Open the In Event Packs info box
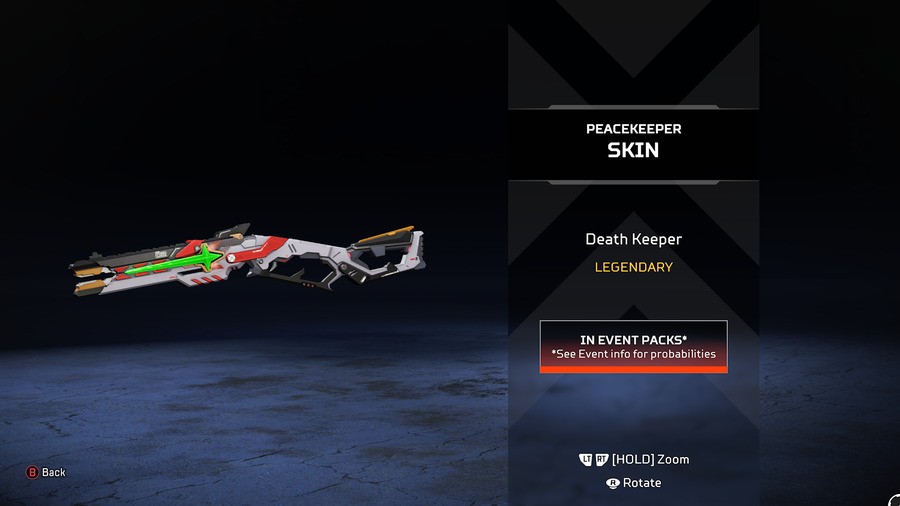 [633, 346]
